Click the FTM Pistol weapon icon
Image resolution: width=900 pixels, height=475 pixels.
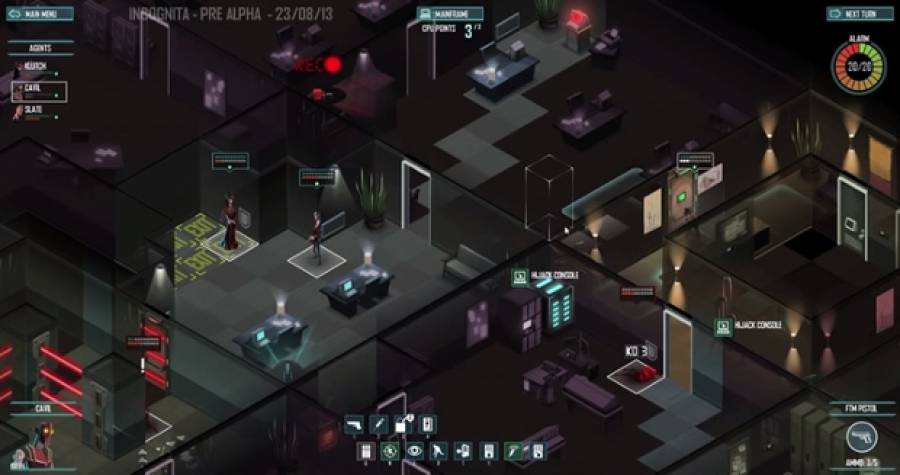click(x=860, y=435)
